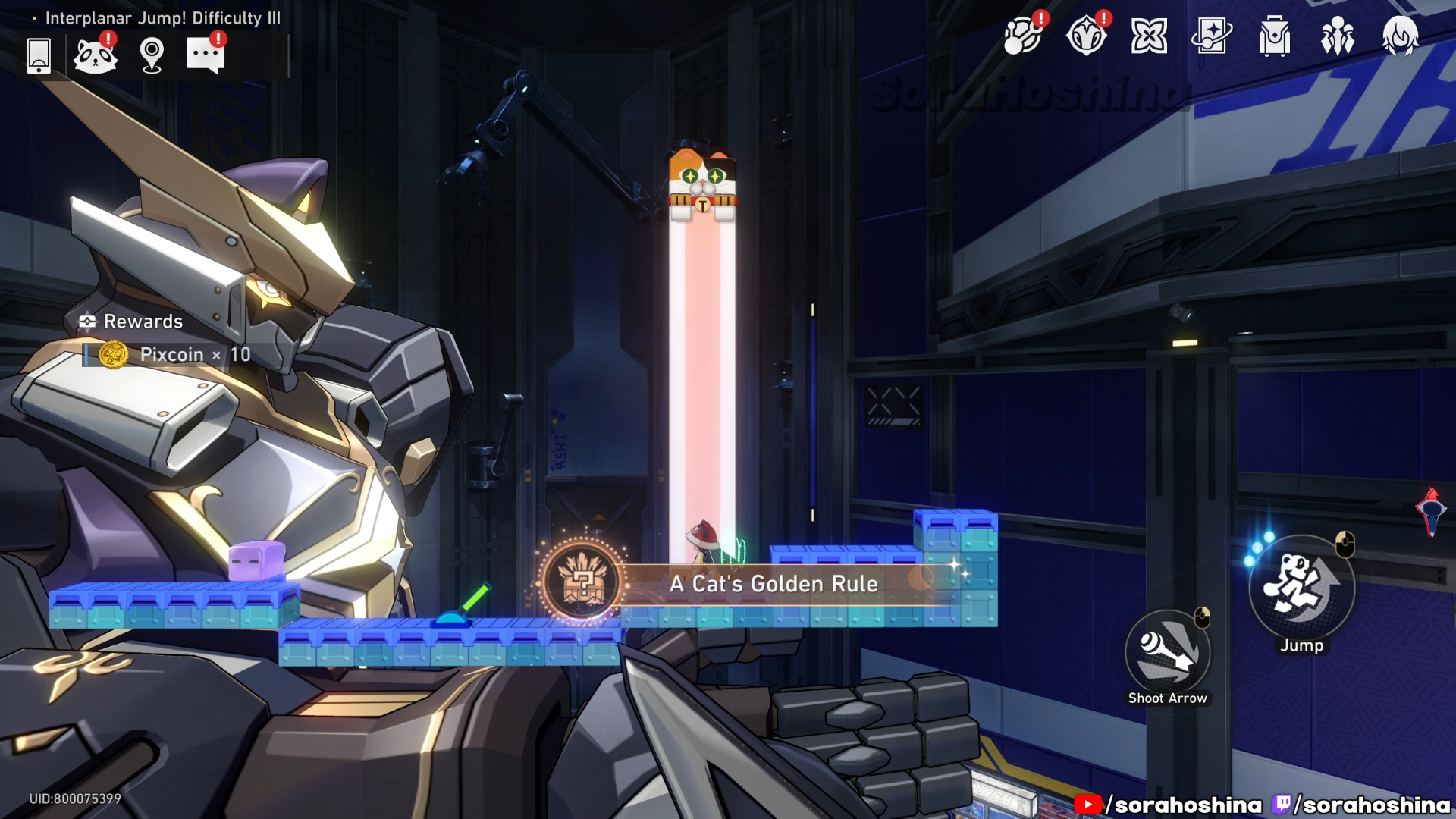Activate the Shoot Arrow button
The width and height of the screenshot is (1456, 819).
(x=1168, y=654)
